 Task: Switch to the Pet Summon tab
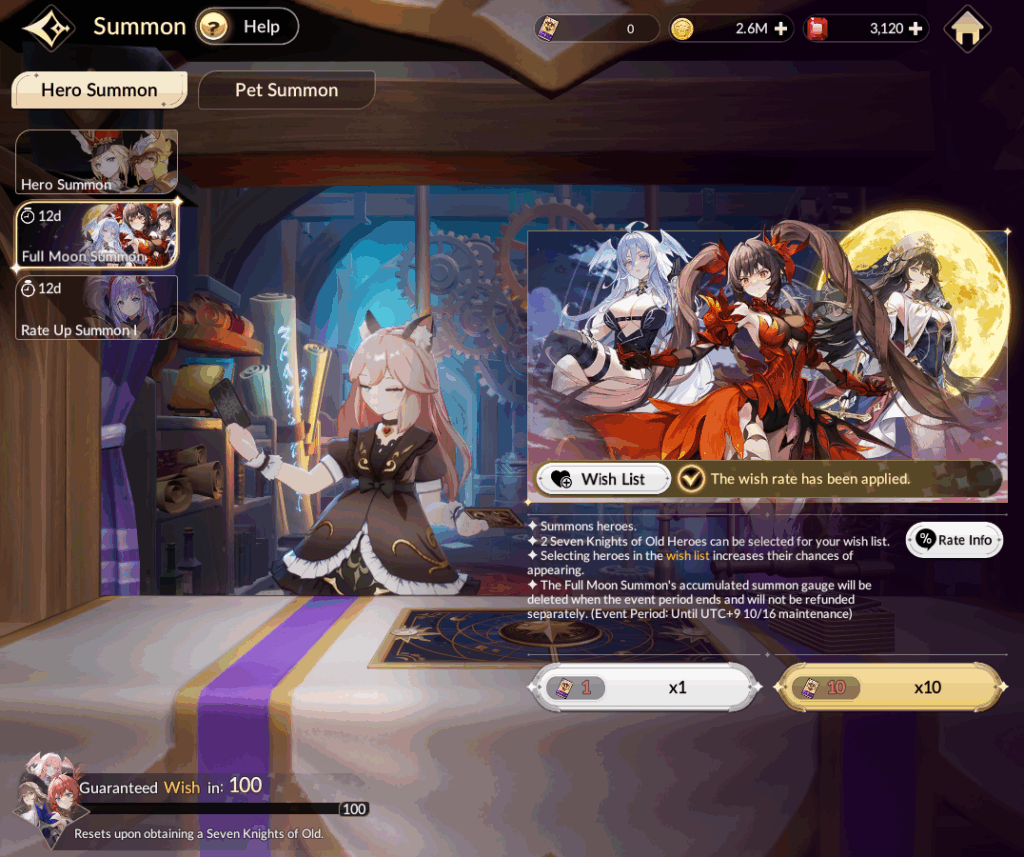[286, 90]
